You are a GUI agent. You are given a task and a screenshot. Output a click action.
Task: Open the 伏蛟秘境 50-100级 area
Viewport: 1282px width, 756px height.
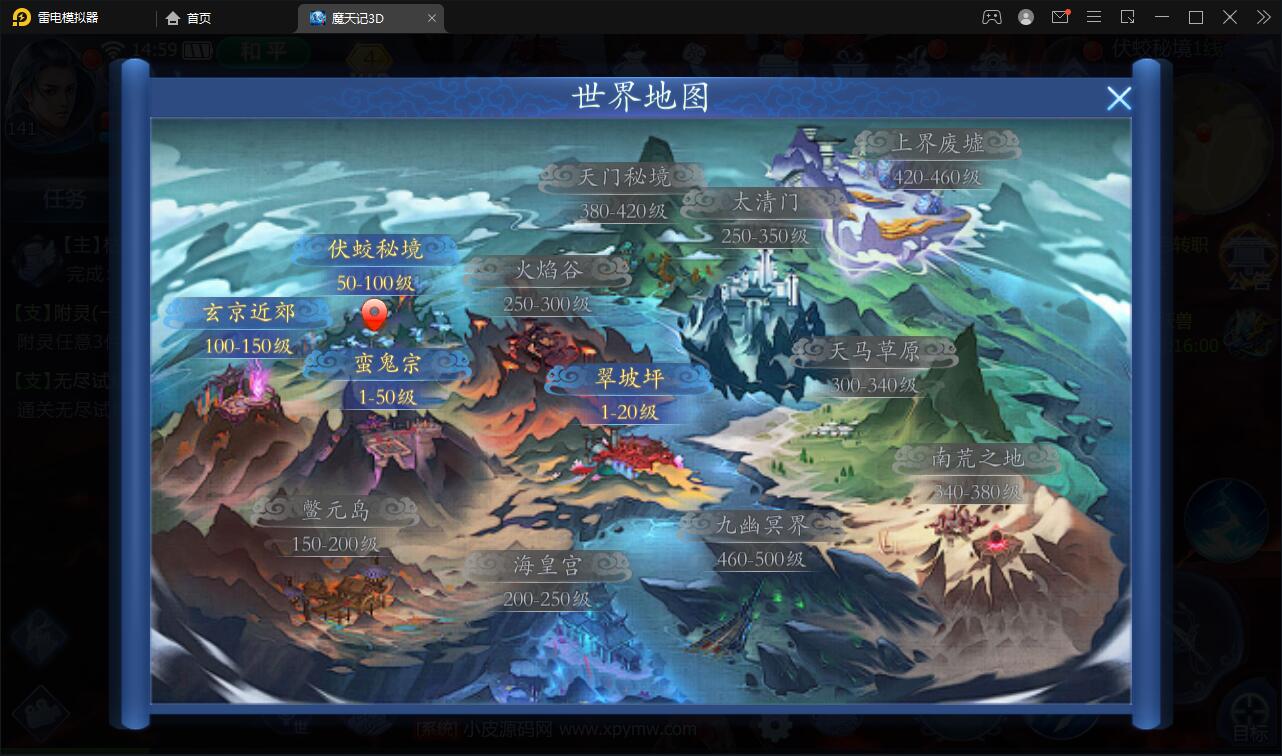point(375,250)
